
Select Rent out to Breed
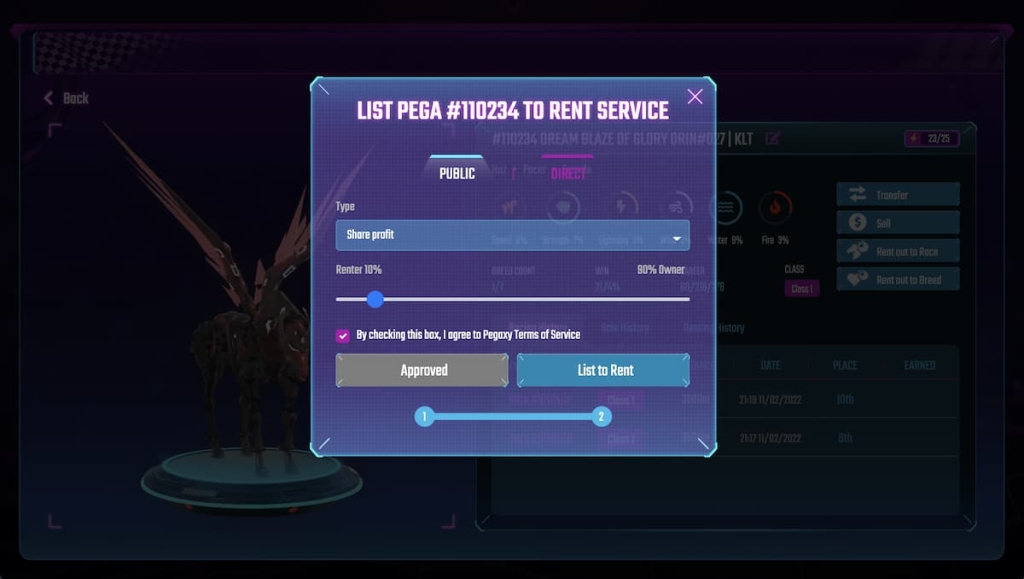click(897, 280)
